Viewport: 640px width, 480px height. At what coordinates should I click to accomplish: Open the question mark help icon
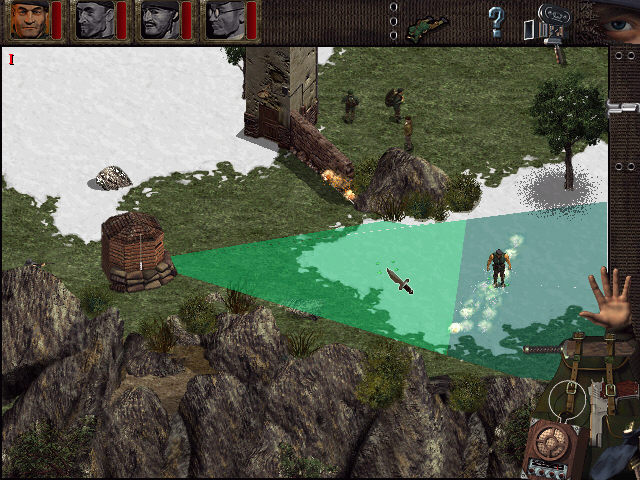[x=495, y=20]
